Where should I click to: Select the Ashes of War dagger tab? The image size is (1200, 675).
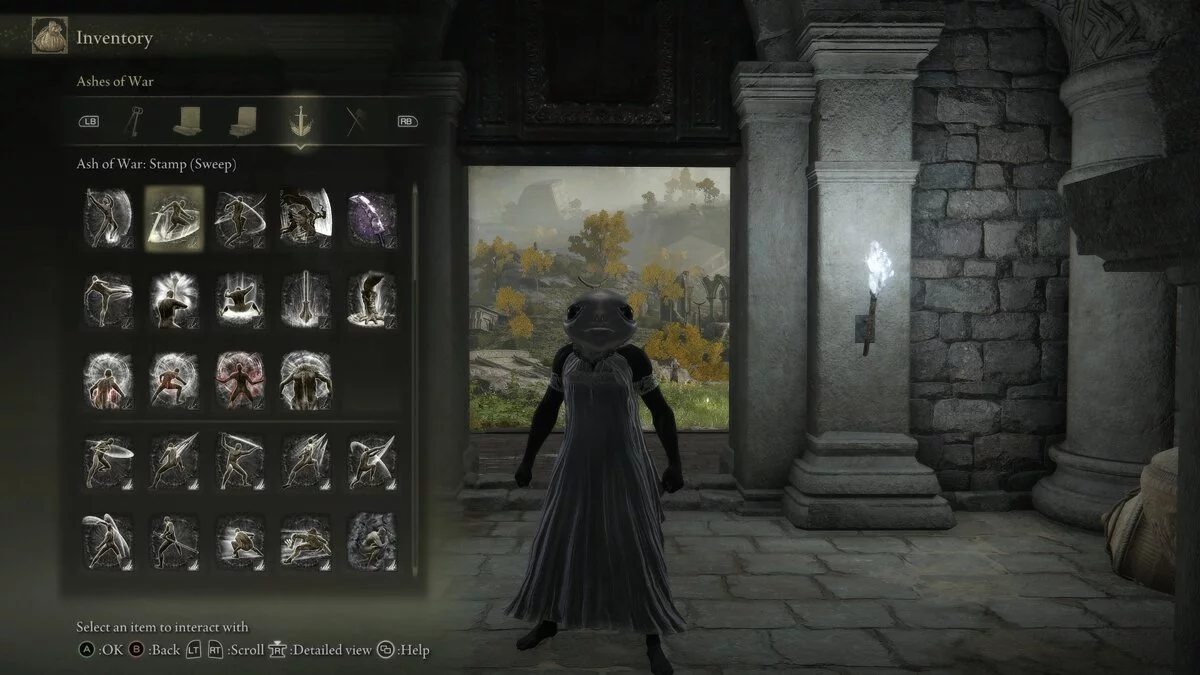pyautogui.click(x=299, y=121)
